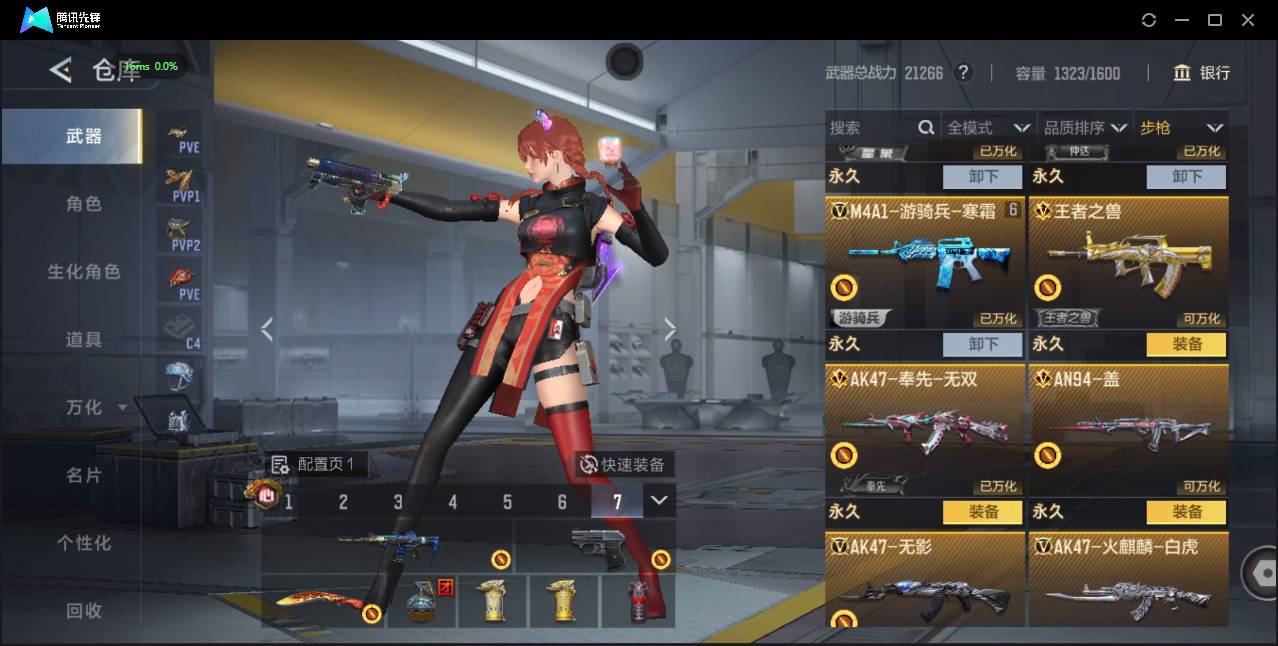Image resolution: width=1278 pixels, height=646 pixels.
Task: Click the 快速装备 quick equip button
Action: point(623,465)
